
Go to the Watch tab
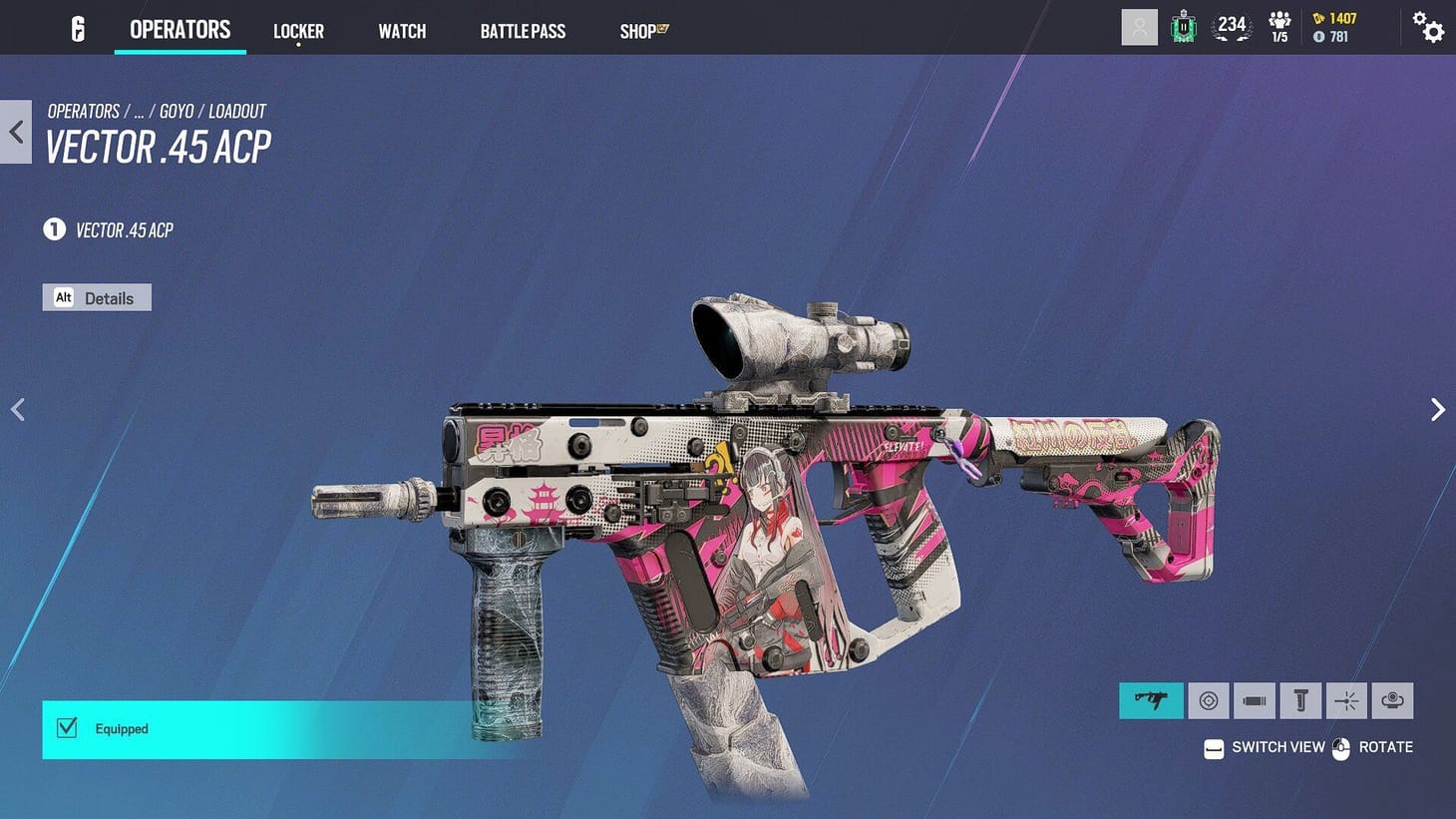[x=402, y=31]
